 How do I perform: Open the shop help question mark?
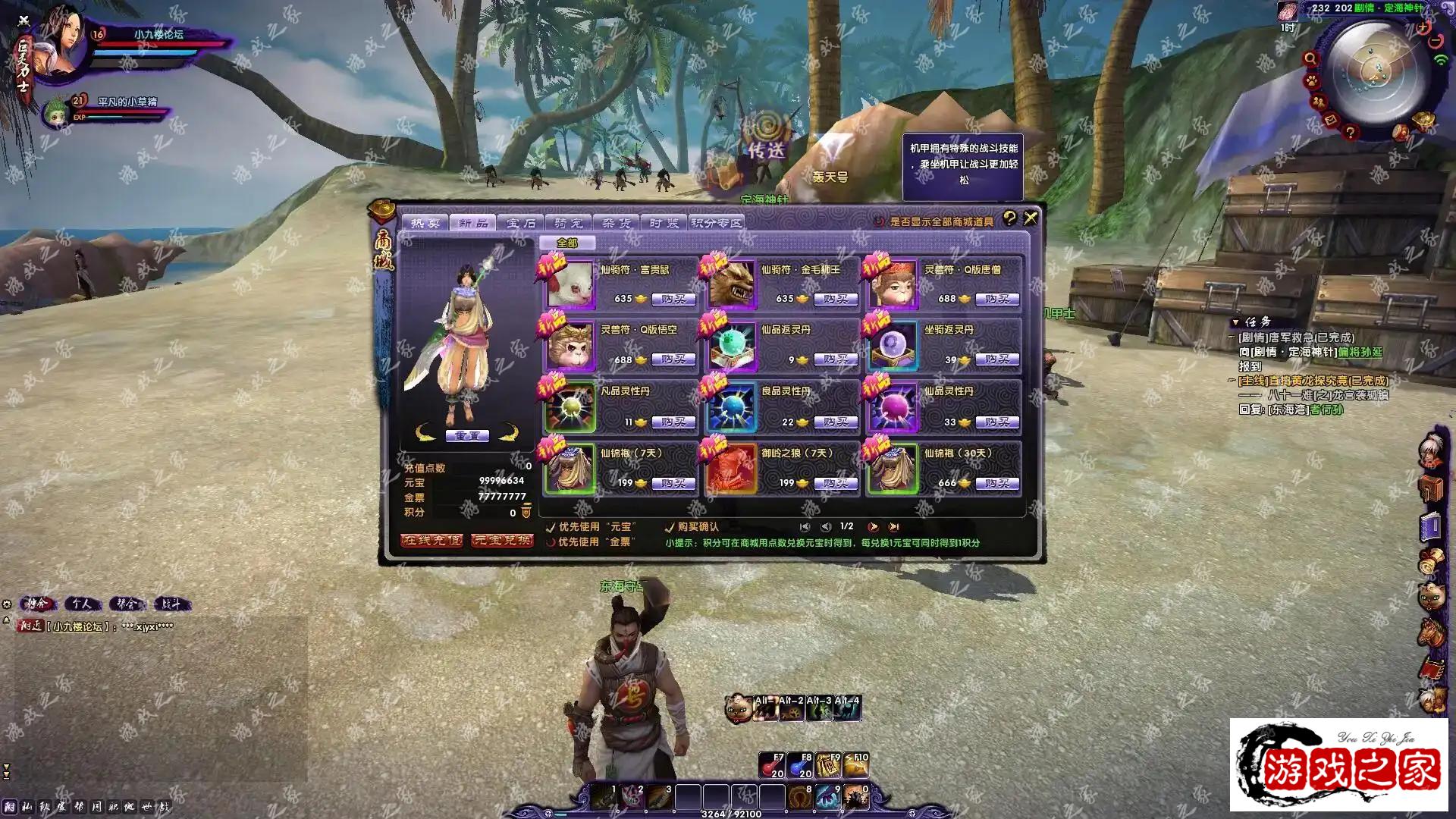tap(1009, 218)
